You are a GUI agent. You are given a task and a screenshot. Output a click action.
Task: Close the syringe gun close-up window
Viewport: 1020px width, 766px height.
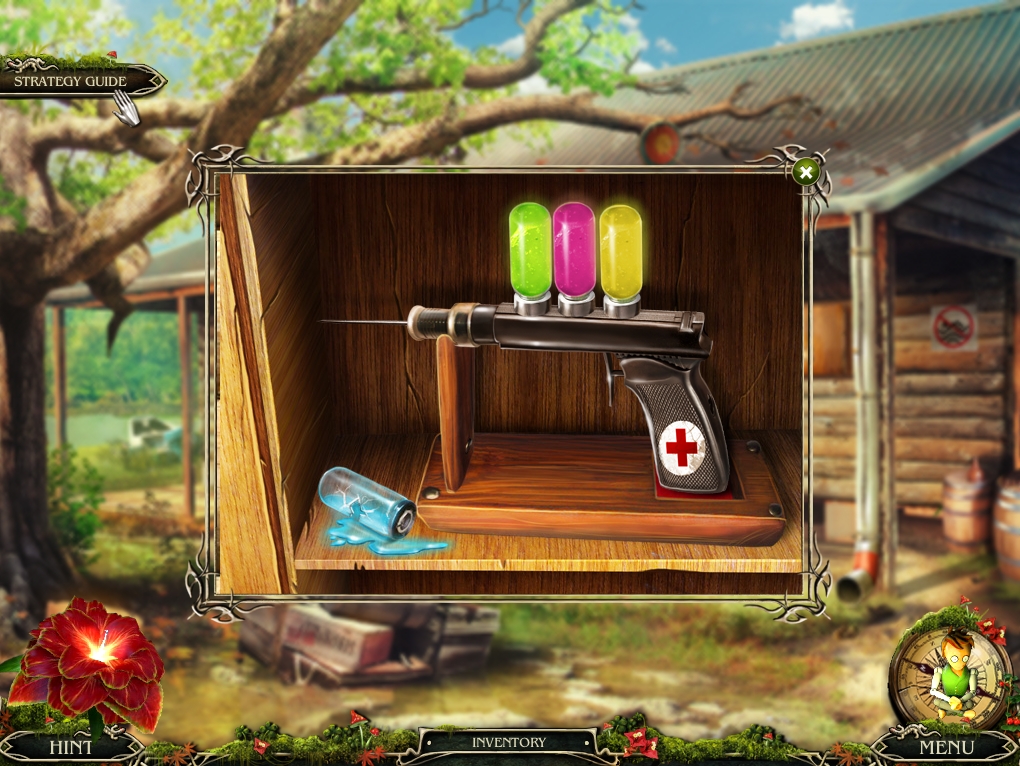pos(805,172)
